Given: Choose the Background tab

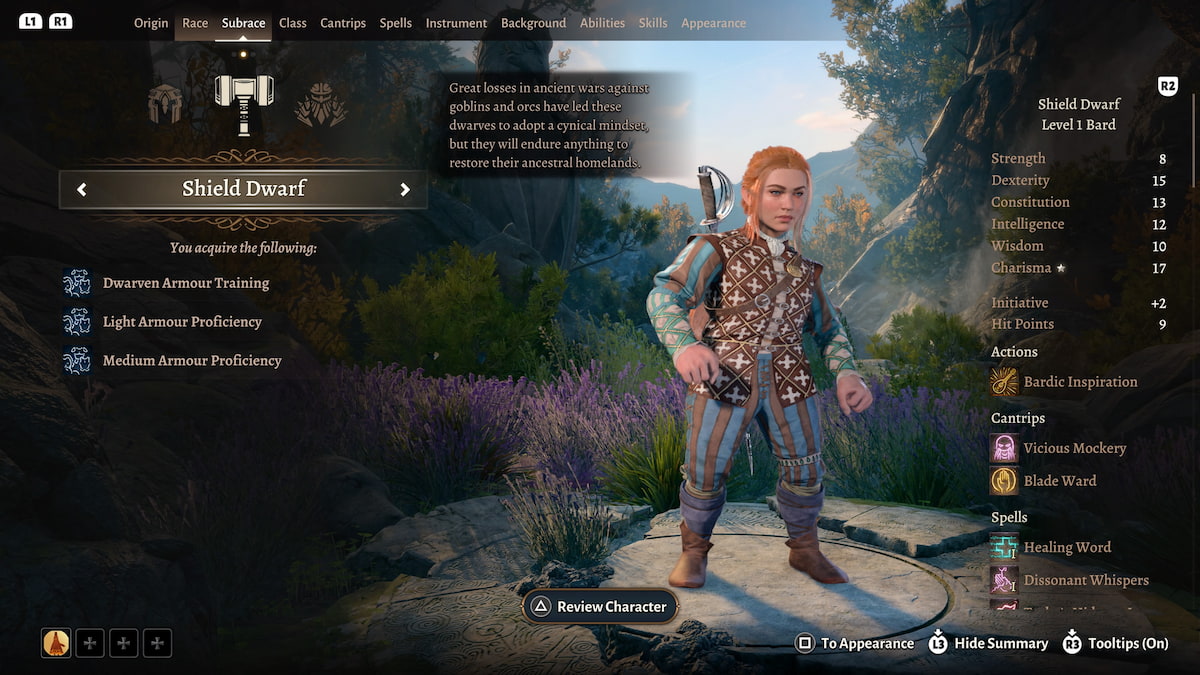Looking at the screenshot, I should (533, 23).
